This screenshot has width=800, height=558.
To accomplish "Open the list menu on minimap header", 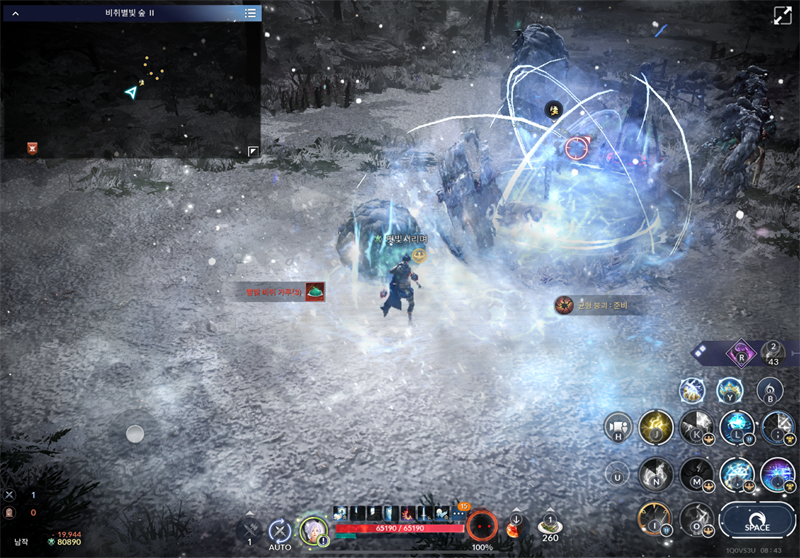I will point(251,13).
